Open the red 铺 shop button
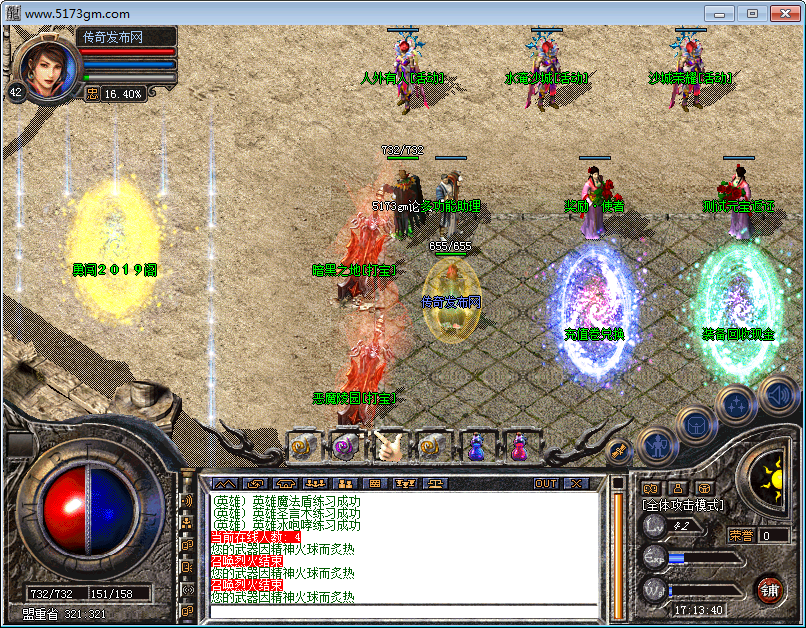The height and width of the screenshot is (628, 806). pos(770,588)
